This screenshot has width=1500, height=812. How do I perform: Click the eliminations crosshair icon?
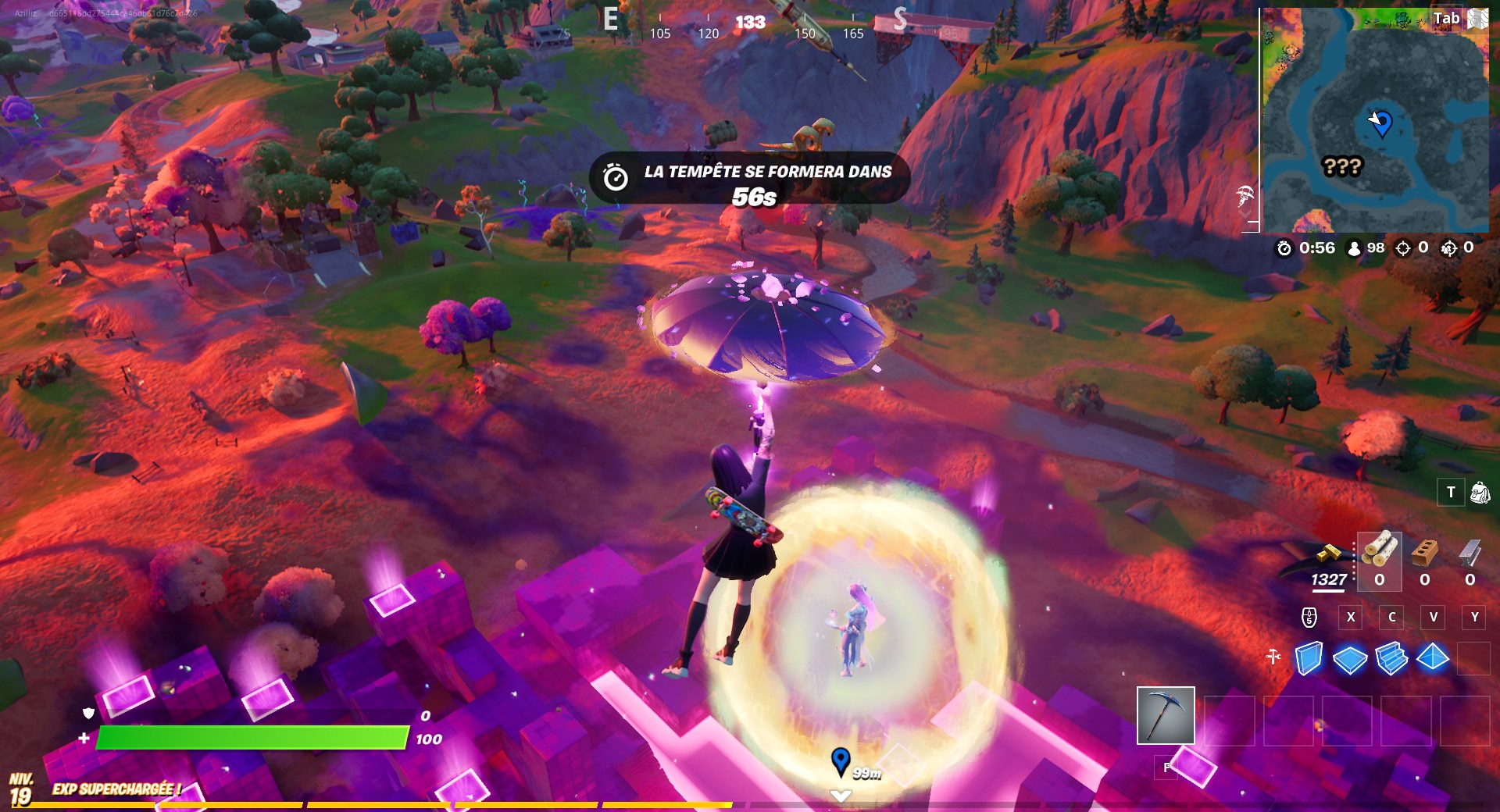click(x=1402, y=248)
